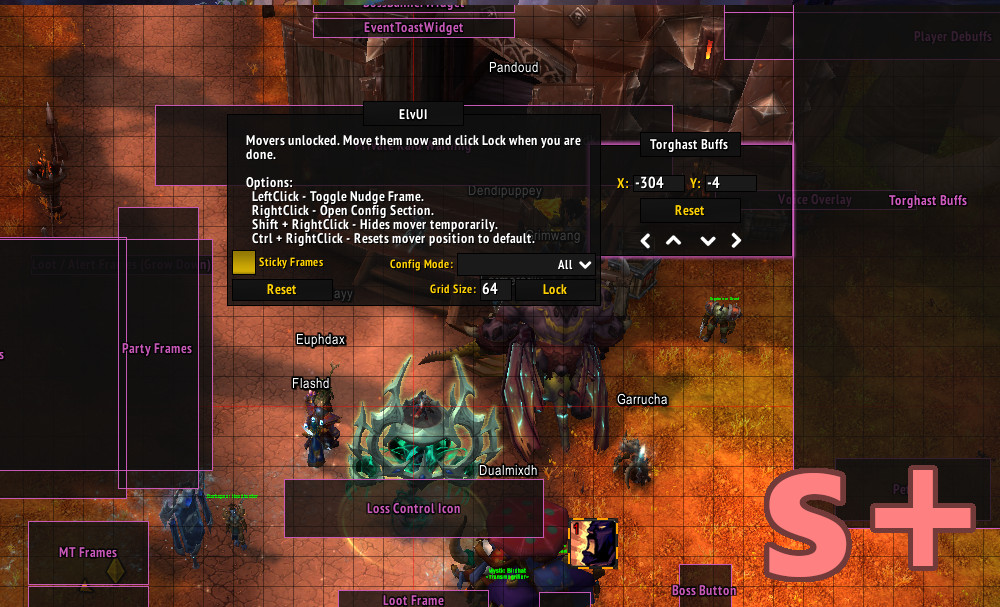Image resolution: width=1000 pixels, height=607 pixels.
Task: Focus the Y coordinate input field
Action: 729,183
